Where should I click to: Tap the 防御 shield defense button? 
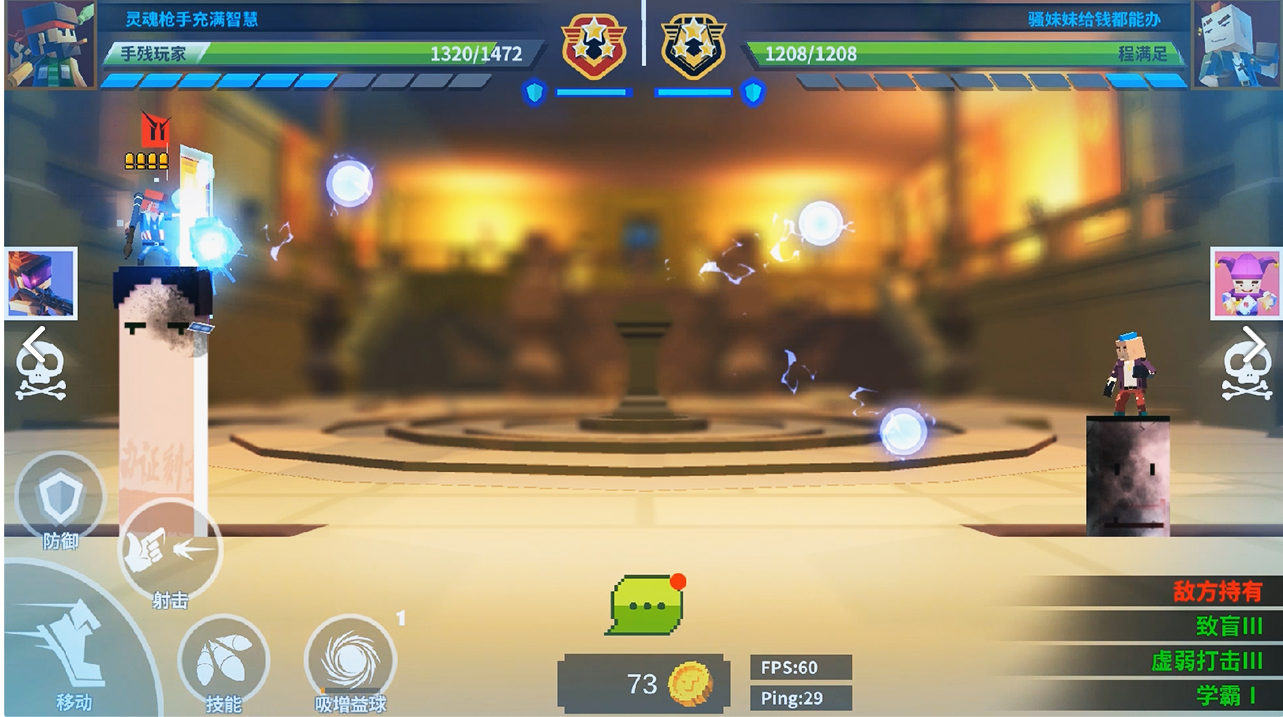(60, 499)
